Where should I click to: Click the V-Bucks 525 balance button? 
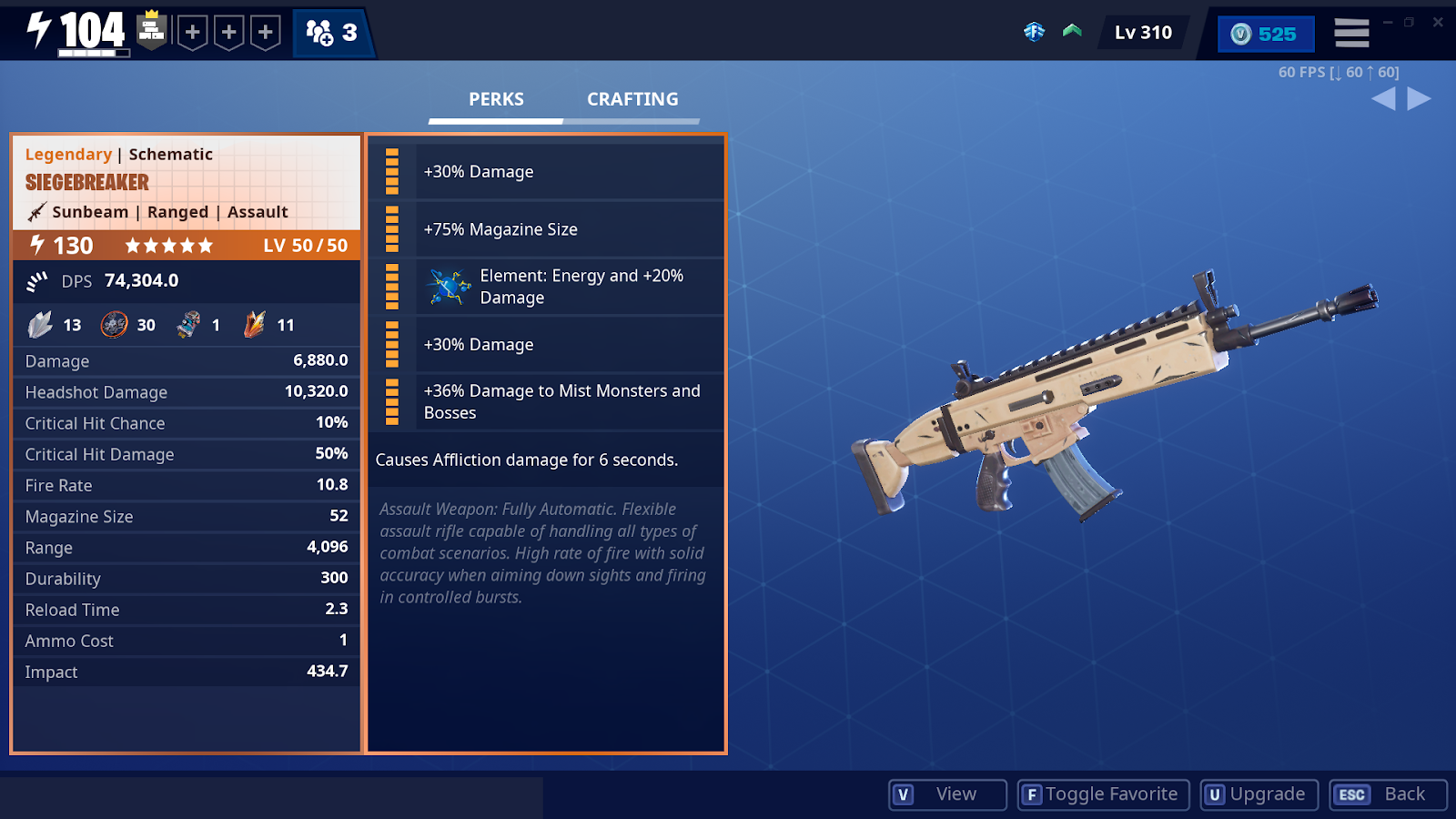[x=1265, y=34]
